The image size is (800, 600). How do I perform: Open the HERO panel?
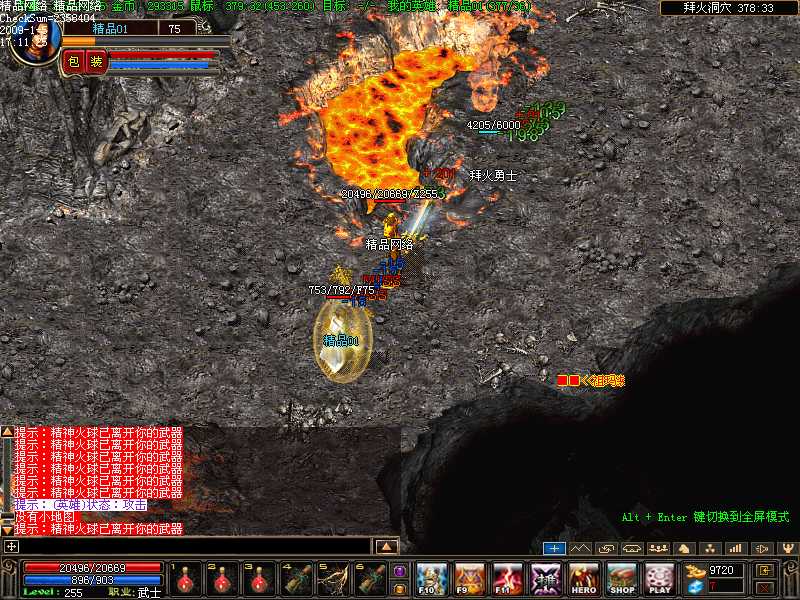tap(584, 578)
